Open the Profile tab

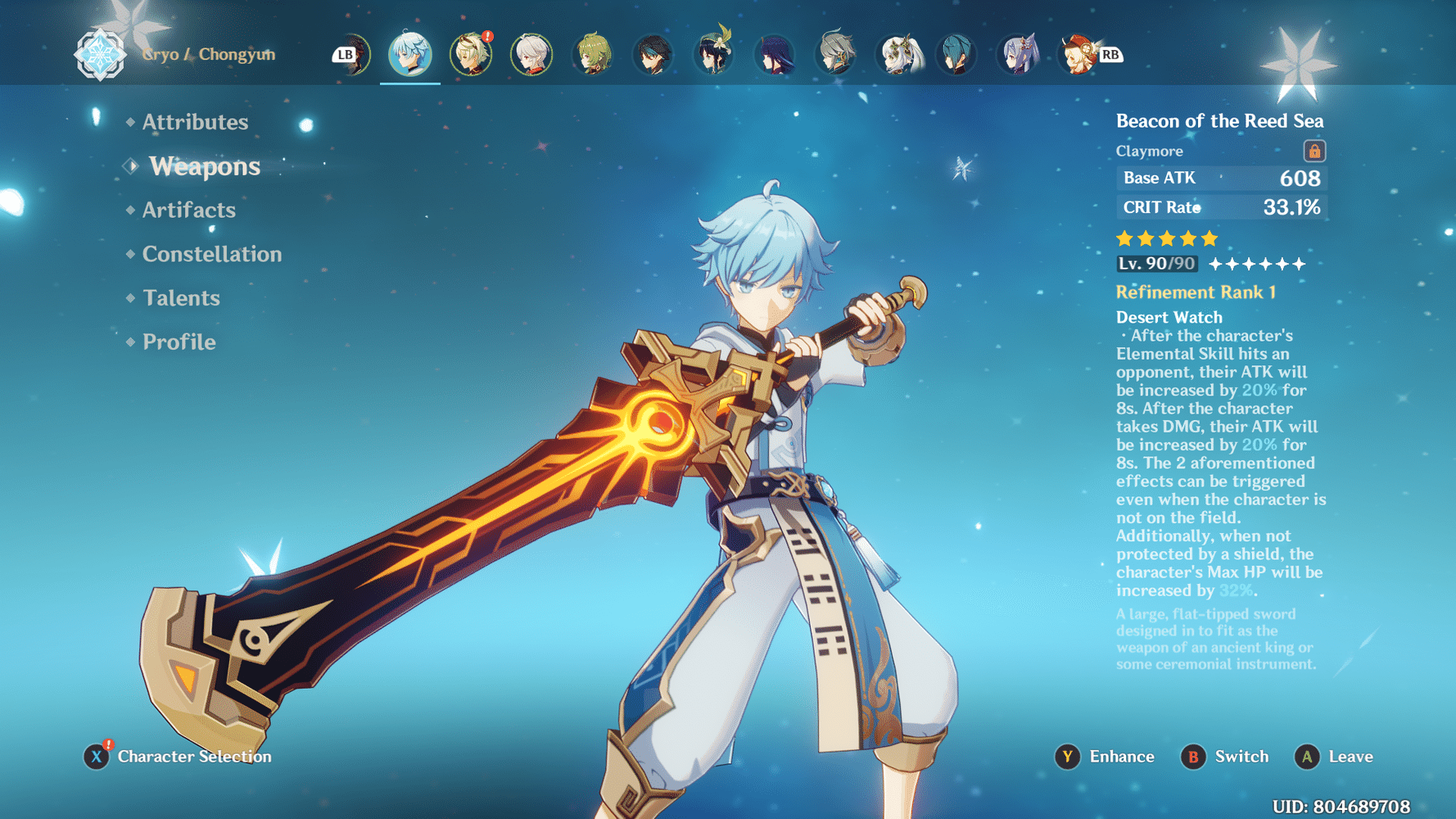[x=178, y=342]
